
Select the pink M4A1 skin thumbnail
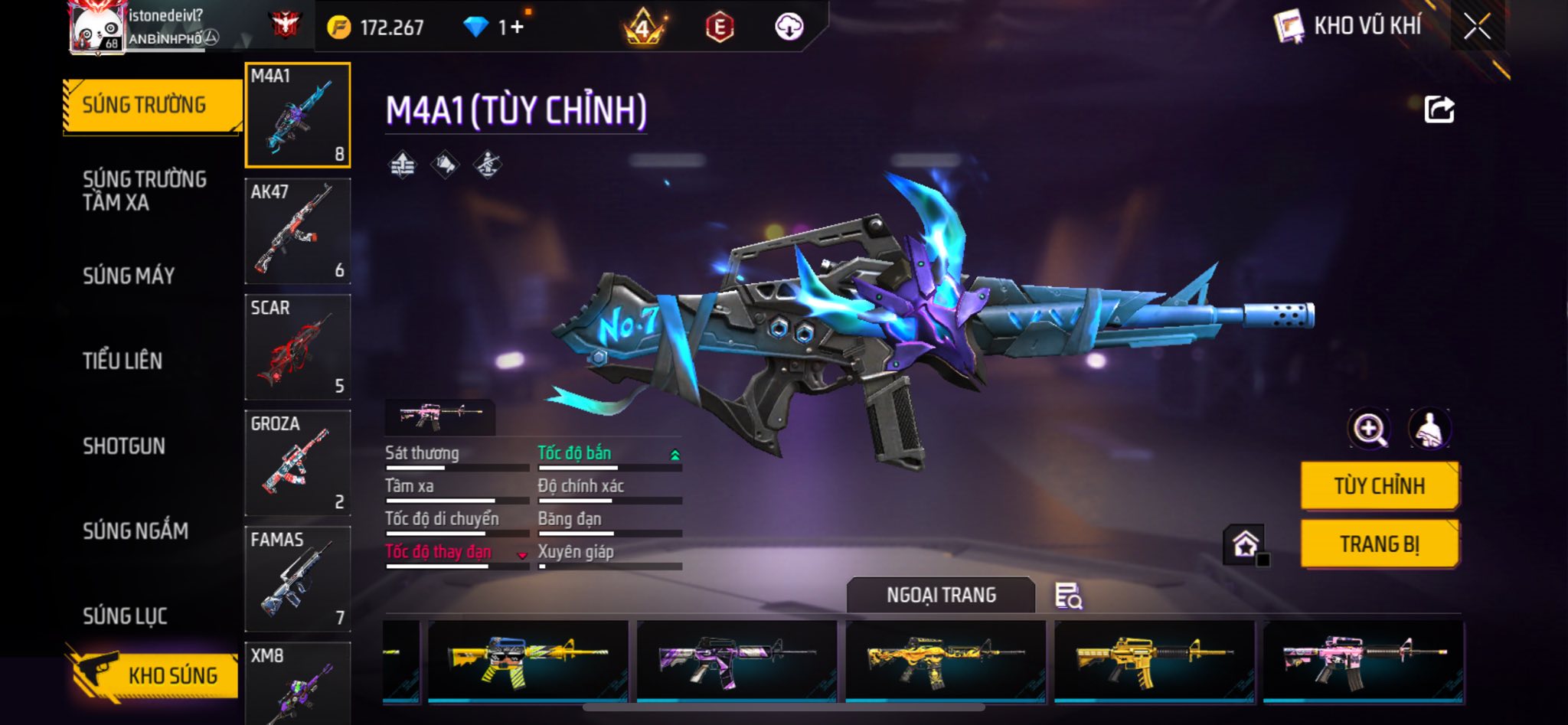[x=1362, y=661]
